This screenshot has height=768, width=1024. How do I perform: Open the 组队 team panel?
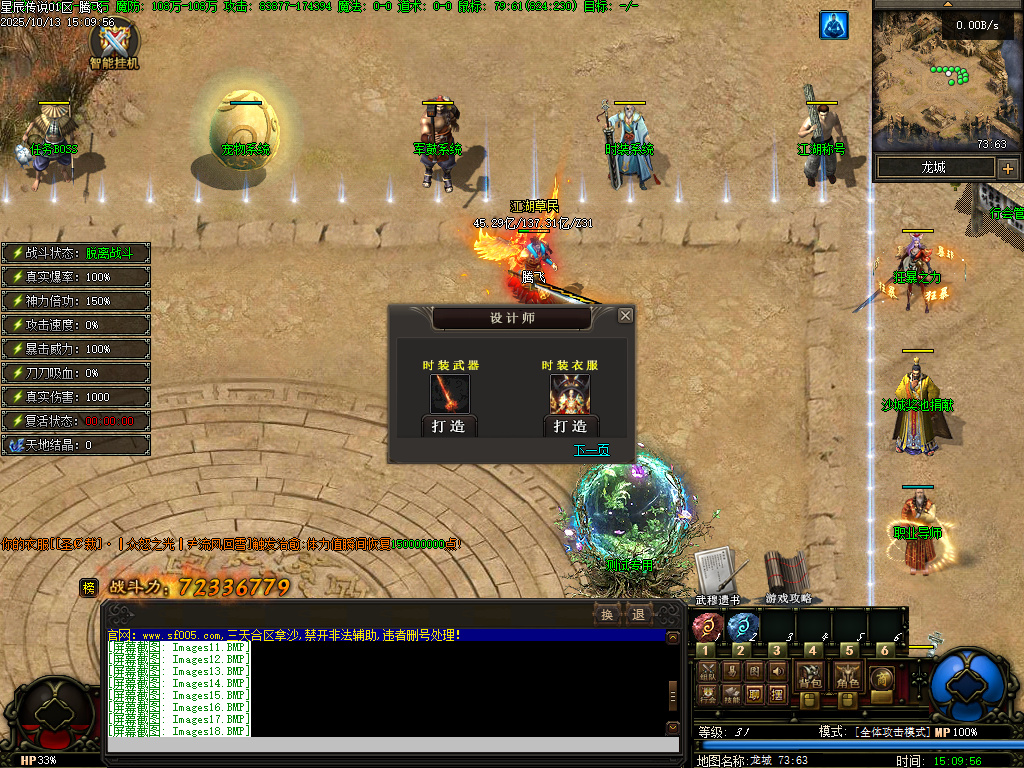(707, 670)
